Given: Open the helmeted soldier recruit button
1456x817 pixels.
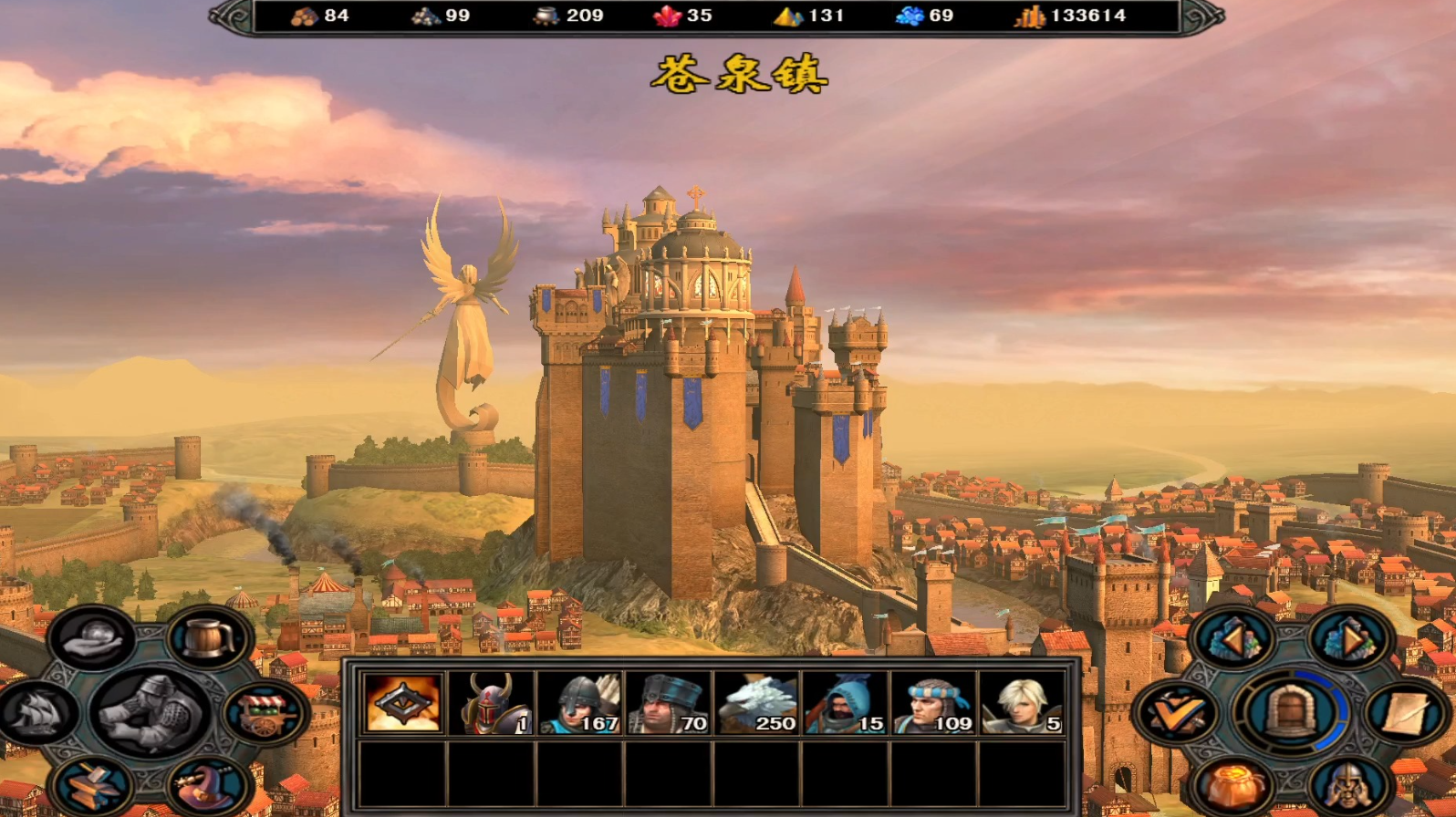Looking at the screenshot, I should pos(1347,786).
